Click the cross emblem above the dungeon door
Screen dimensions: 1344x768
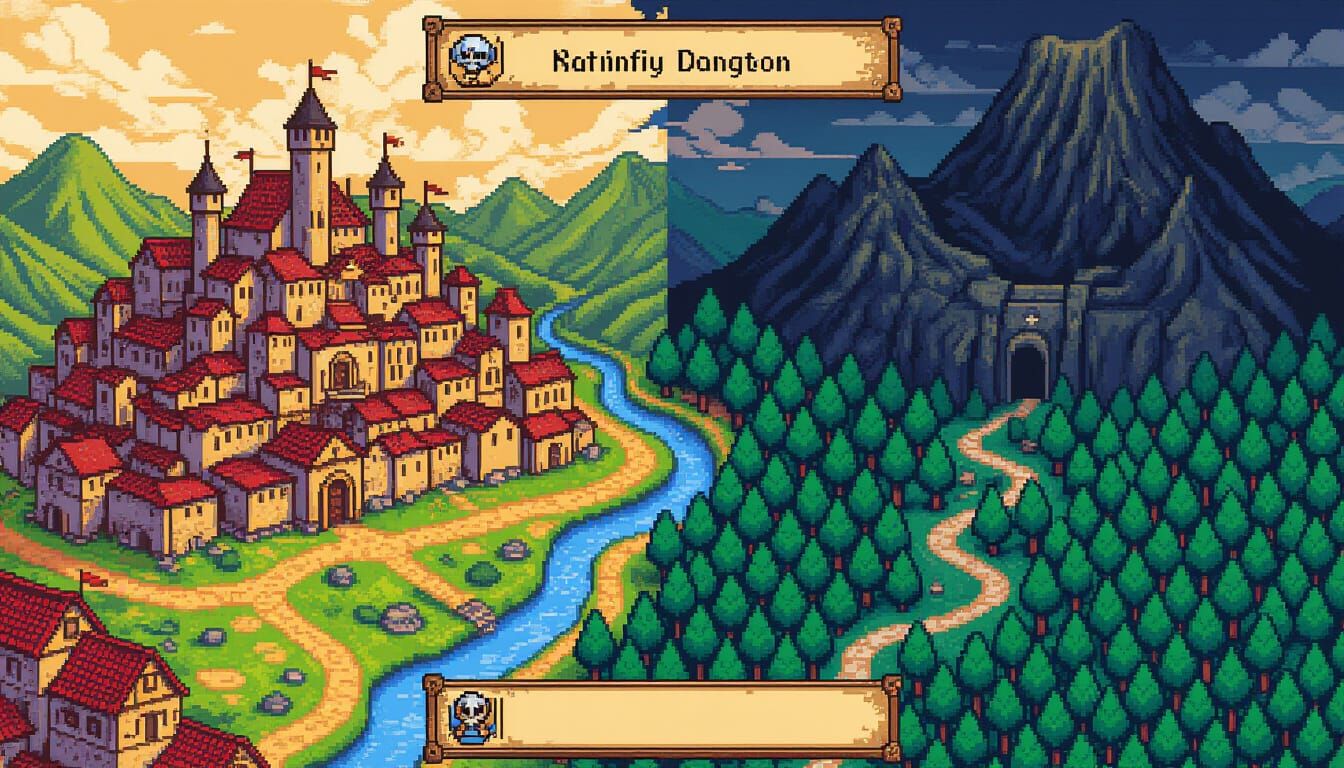click(1030, 318)
